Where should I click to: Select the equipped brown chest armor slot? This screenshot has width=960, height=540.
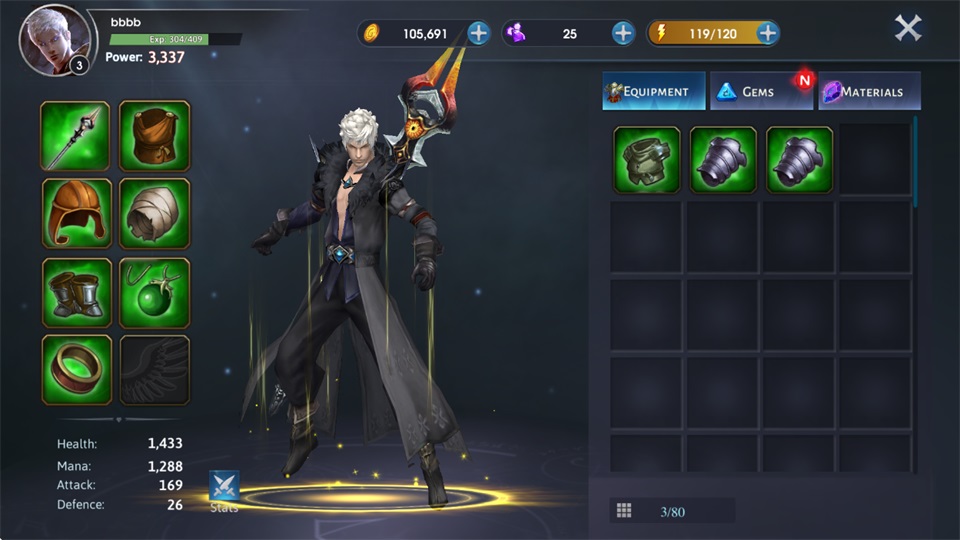[x=155, y=136]
